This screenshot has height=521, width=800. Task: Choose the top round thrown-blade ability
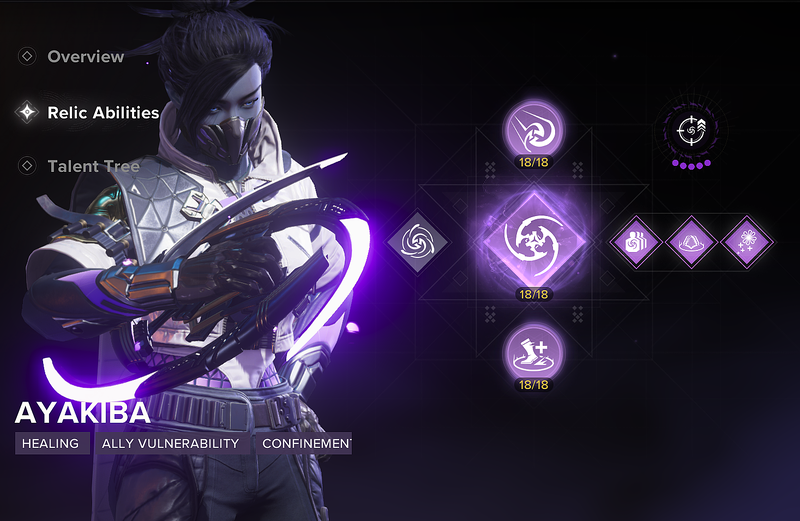[534, 129]
